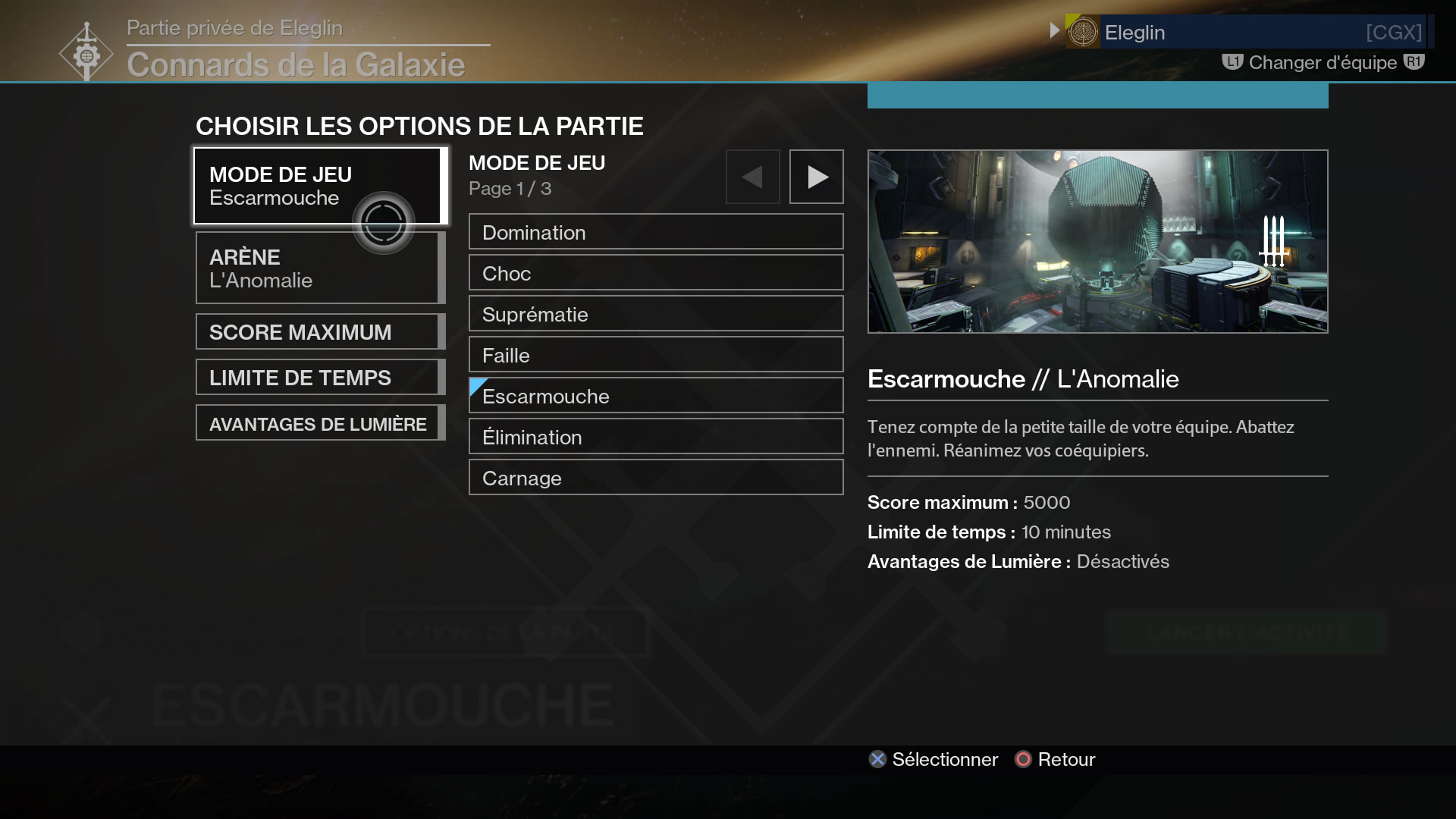Click the O Retour circle icon
This screenshot has width=1456, height=819.
point(1025,759)
